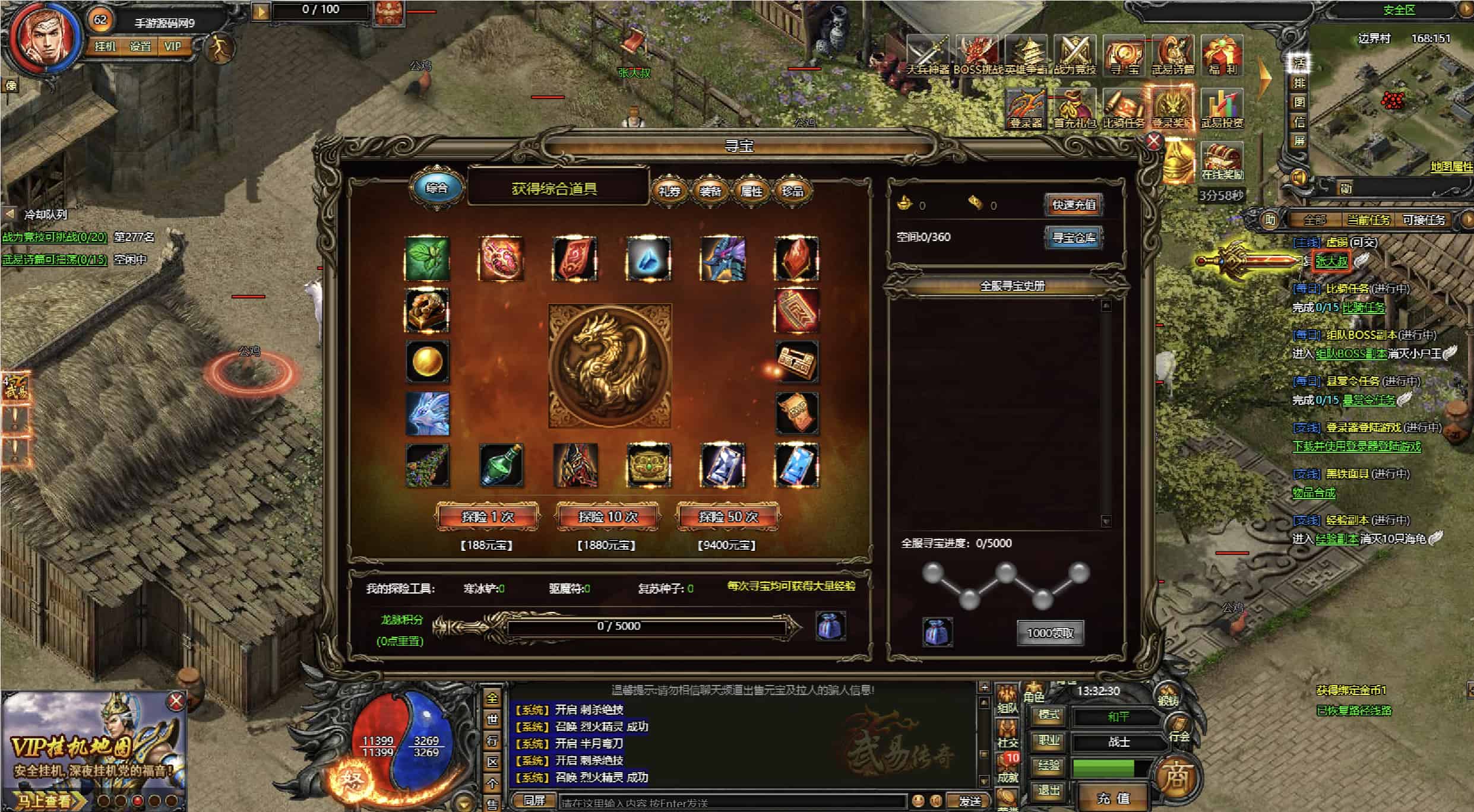Open the VIP menu button

(173, 46)
